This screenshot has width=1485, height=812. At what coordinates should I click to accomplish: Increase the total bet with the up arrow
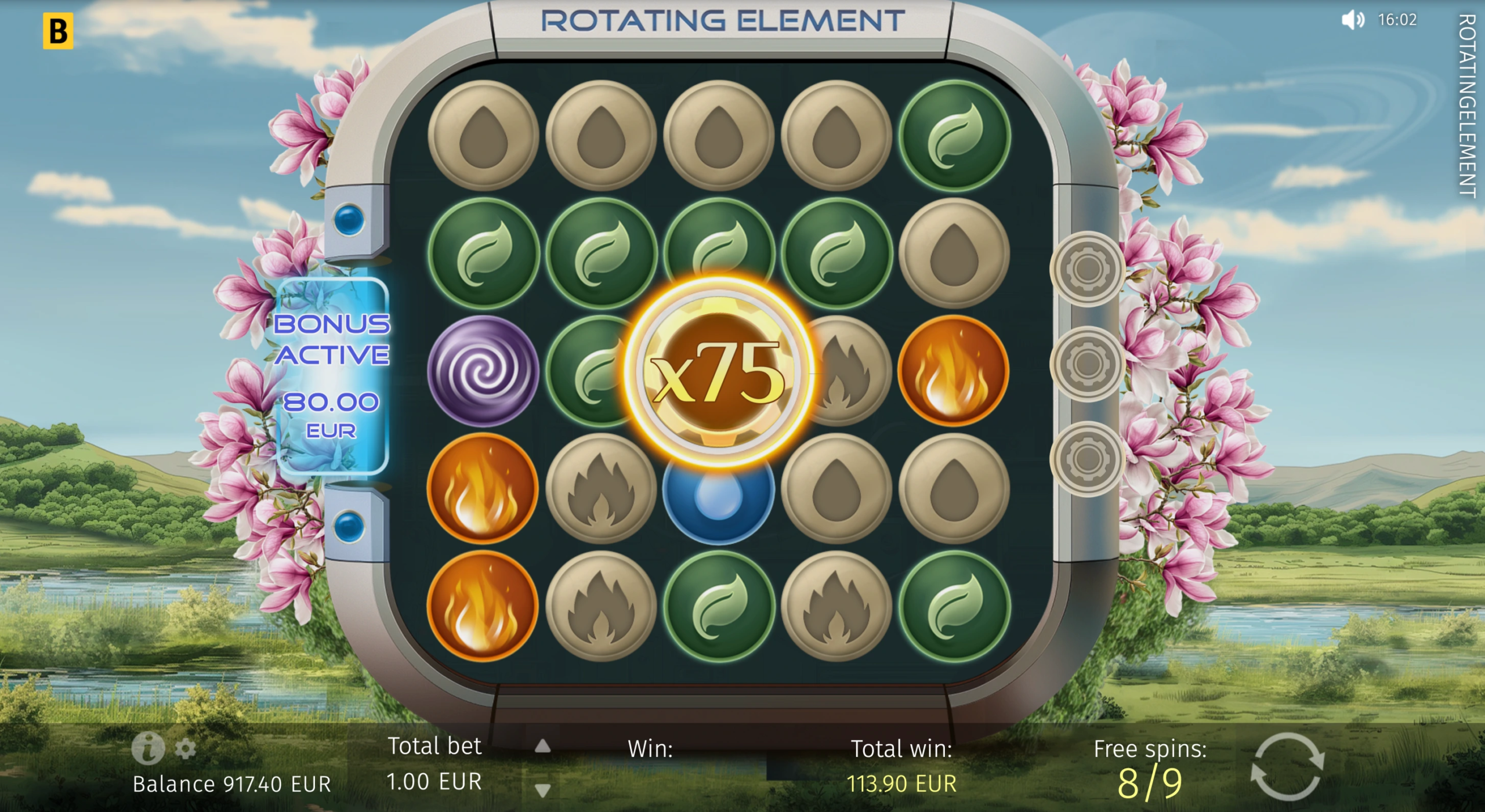tap(542, 746)
